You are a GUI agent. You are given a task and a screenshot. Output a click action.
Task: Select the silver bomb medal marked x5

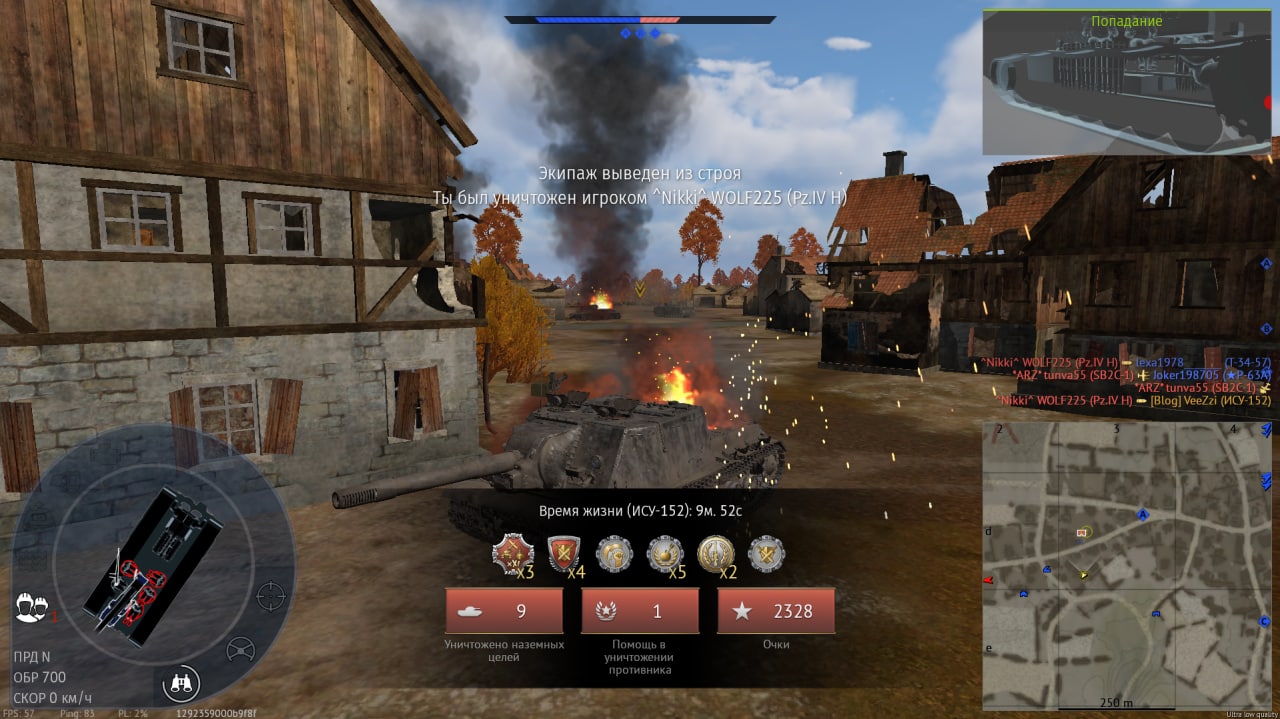tap(665, 555)
